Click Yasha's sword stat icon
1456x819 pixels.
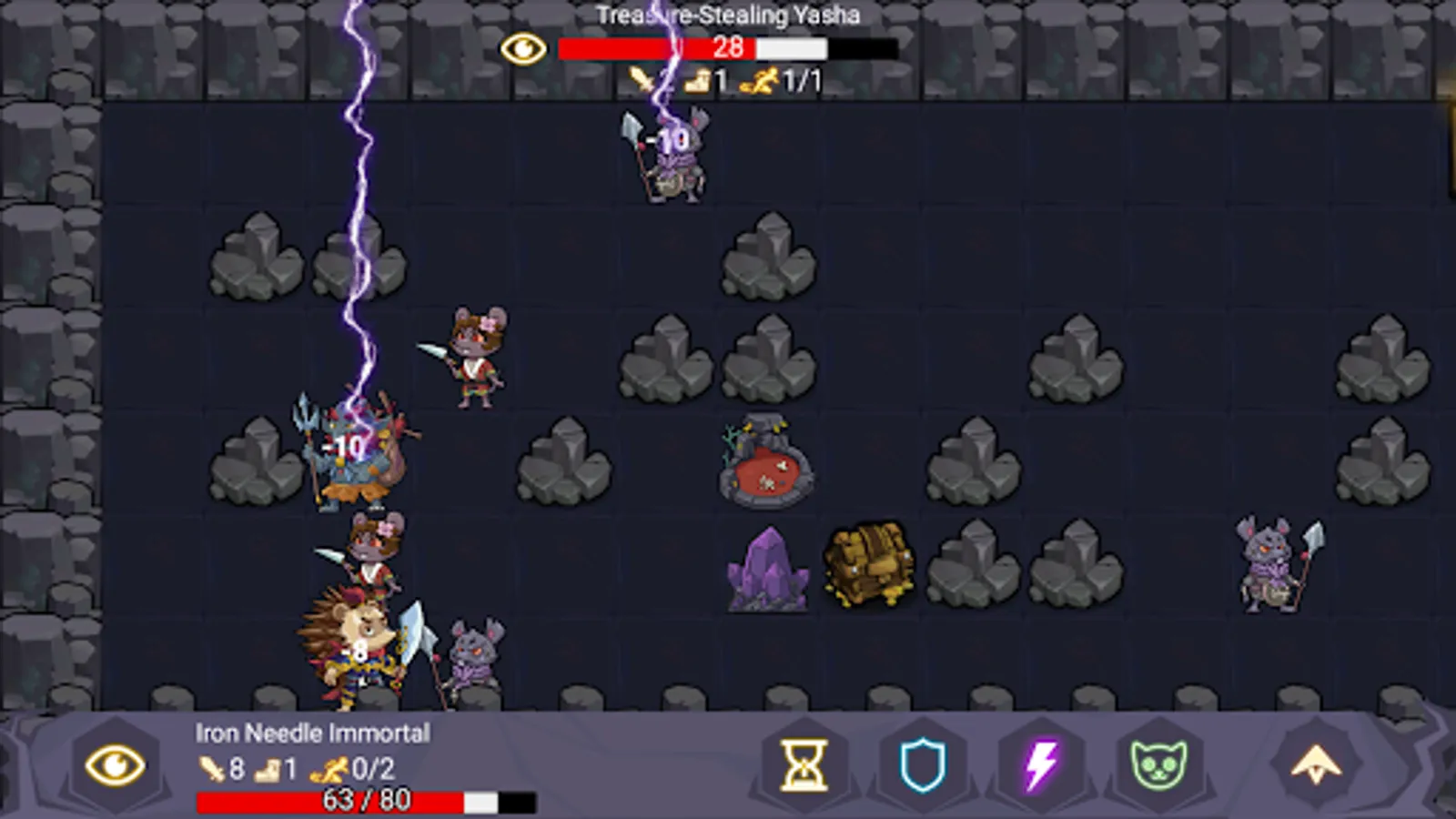click(x=642, y=79)
